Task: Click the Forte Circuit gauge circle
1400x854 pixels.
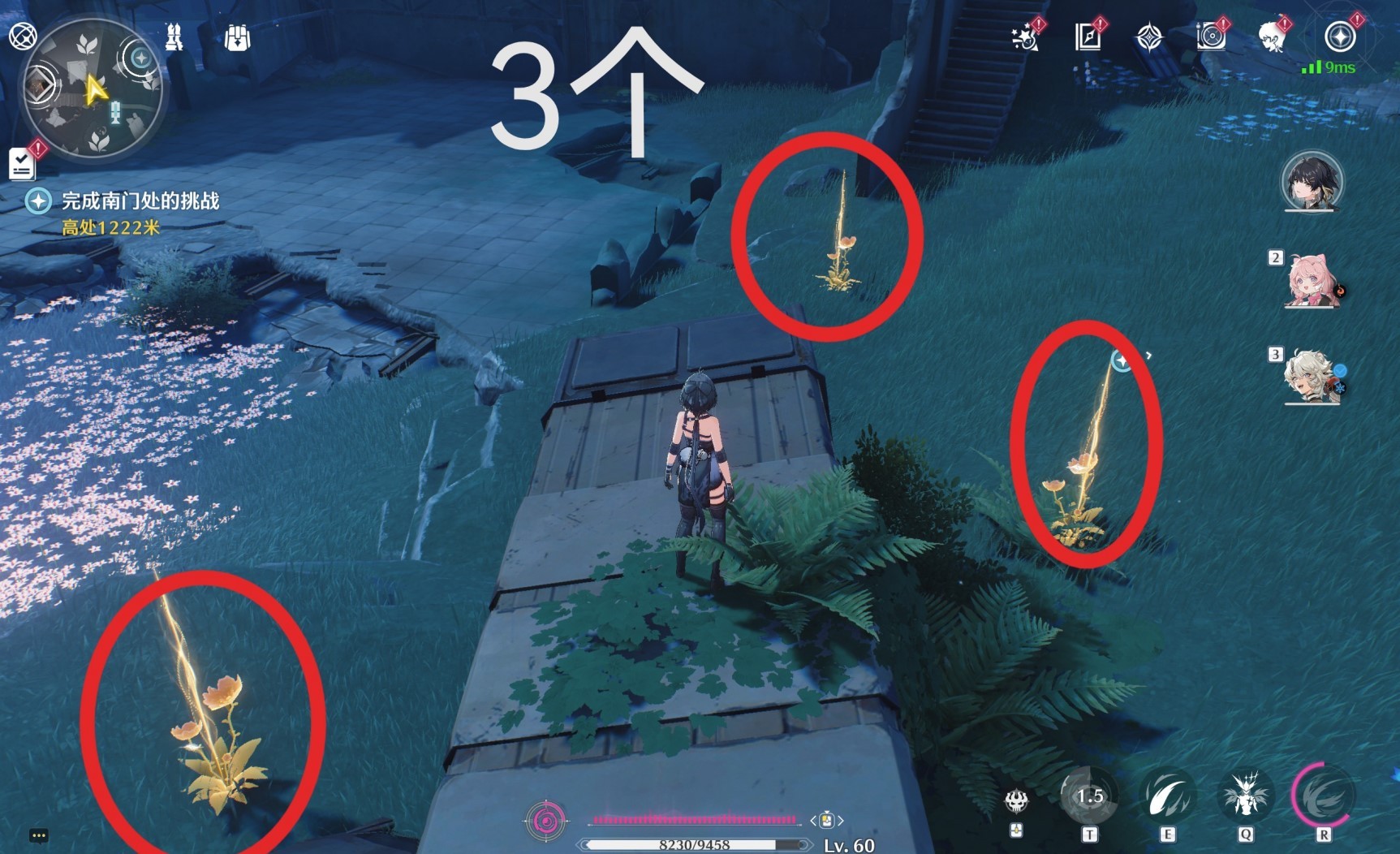Action: coord(546,822)
